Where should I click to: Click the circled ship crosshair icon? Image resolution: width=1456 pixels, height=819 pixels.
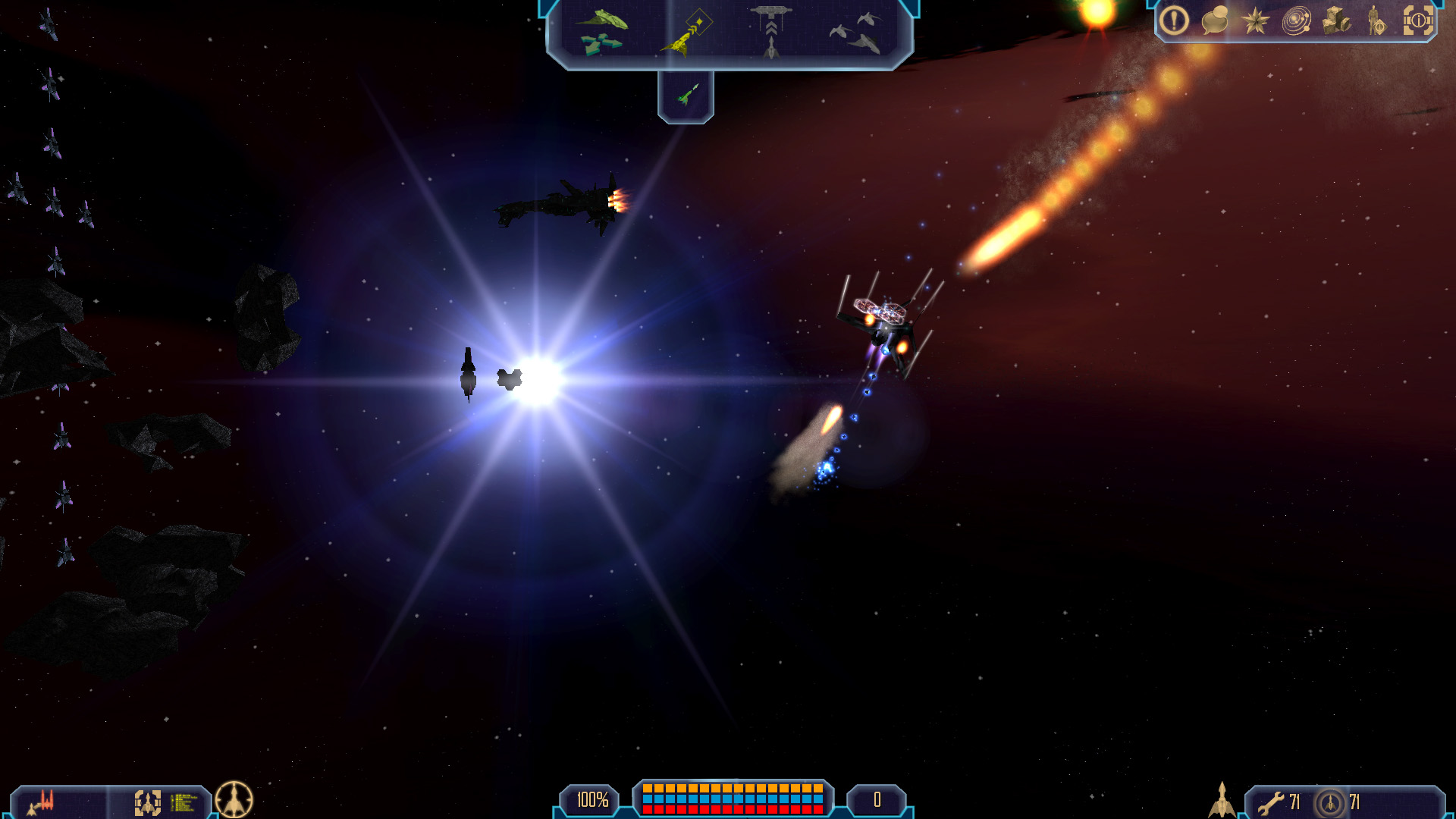click(234, 800)
